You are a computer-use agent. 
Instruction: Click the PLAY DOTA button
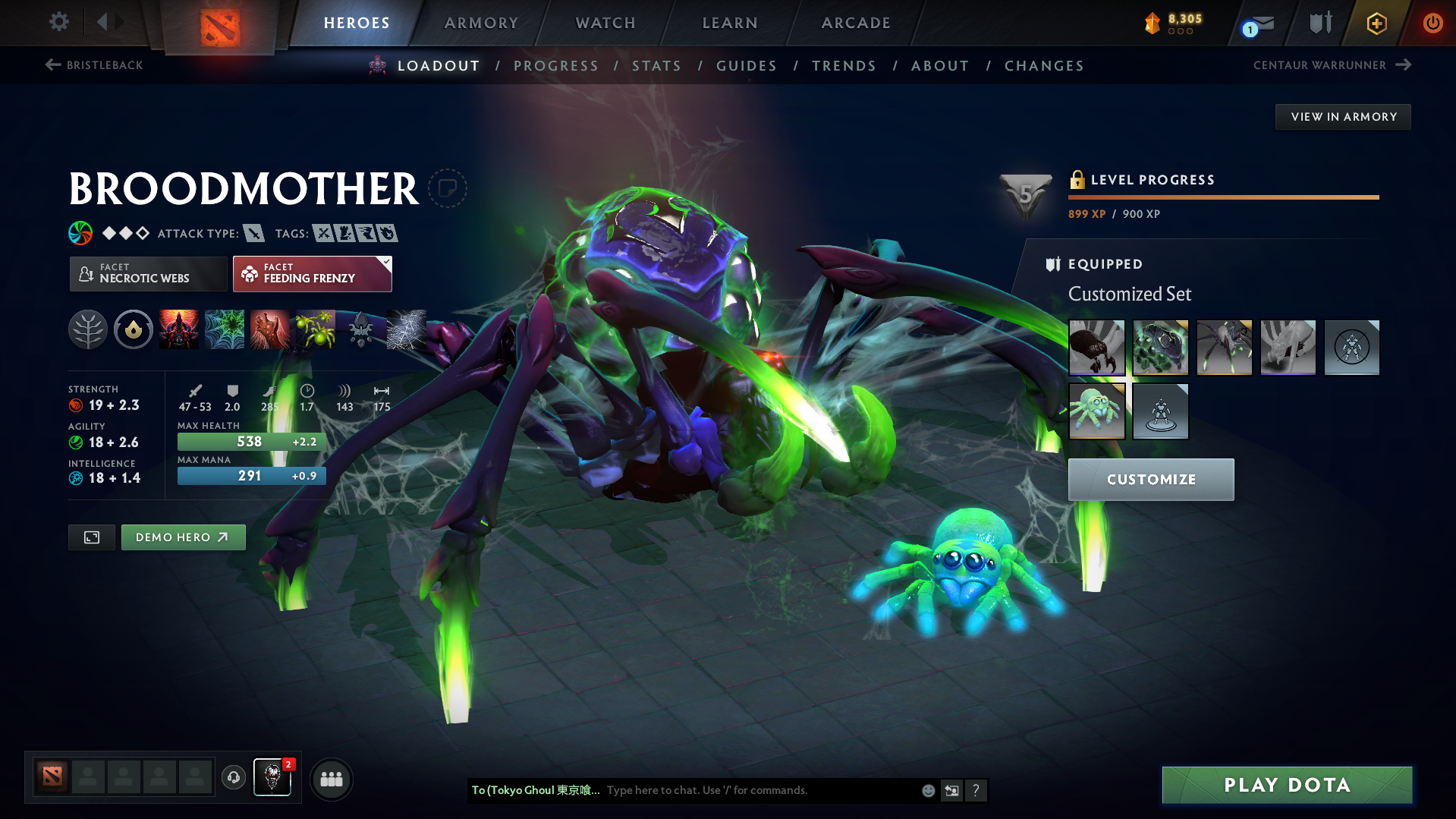[1285, 785]
